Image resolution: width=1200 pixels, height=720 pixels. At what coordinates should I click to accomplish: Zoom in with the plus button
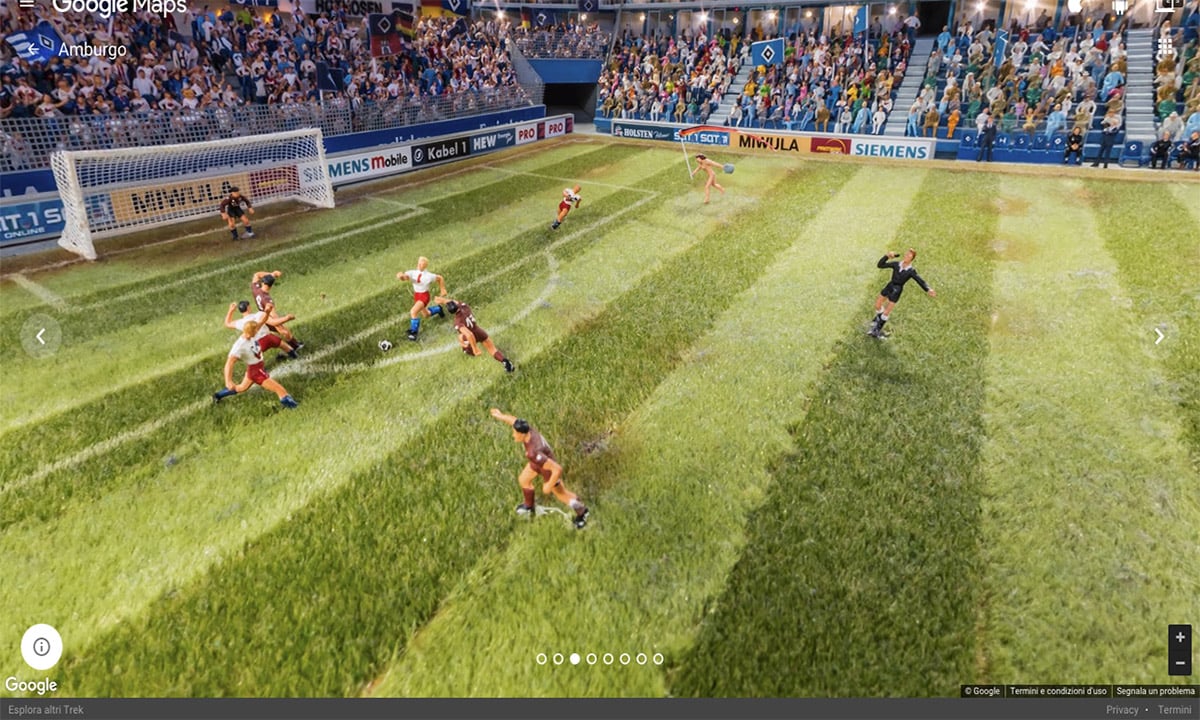pyautogui.click(x=1180, y=637)
